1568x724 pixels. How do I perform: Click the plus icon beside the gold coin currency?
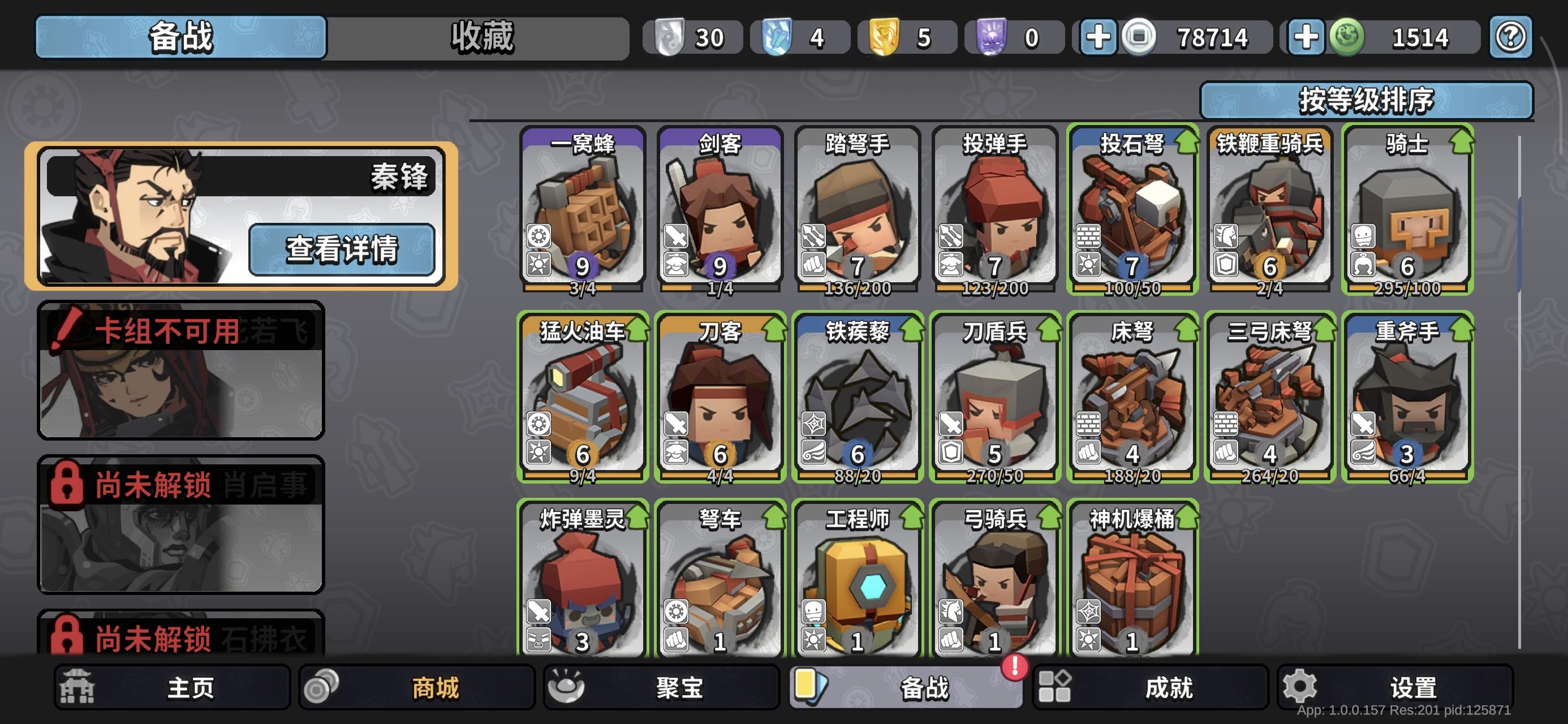coord(1100,37)
